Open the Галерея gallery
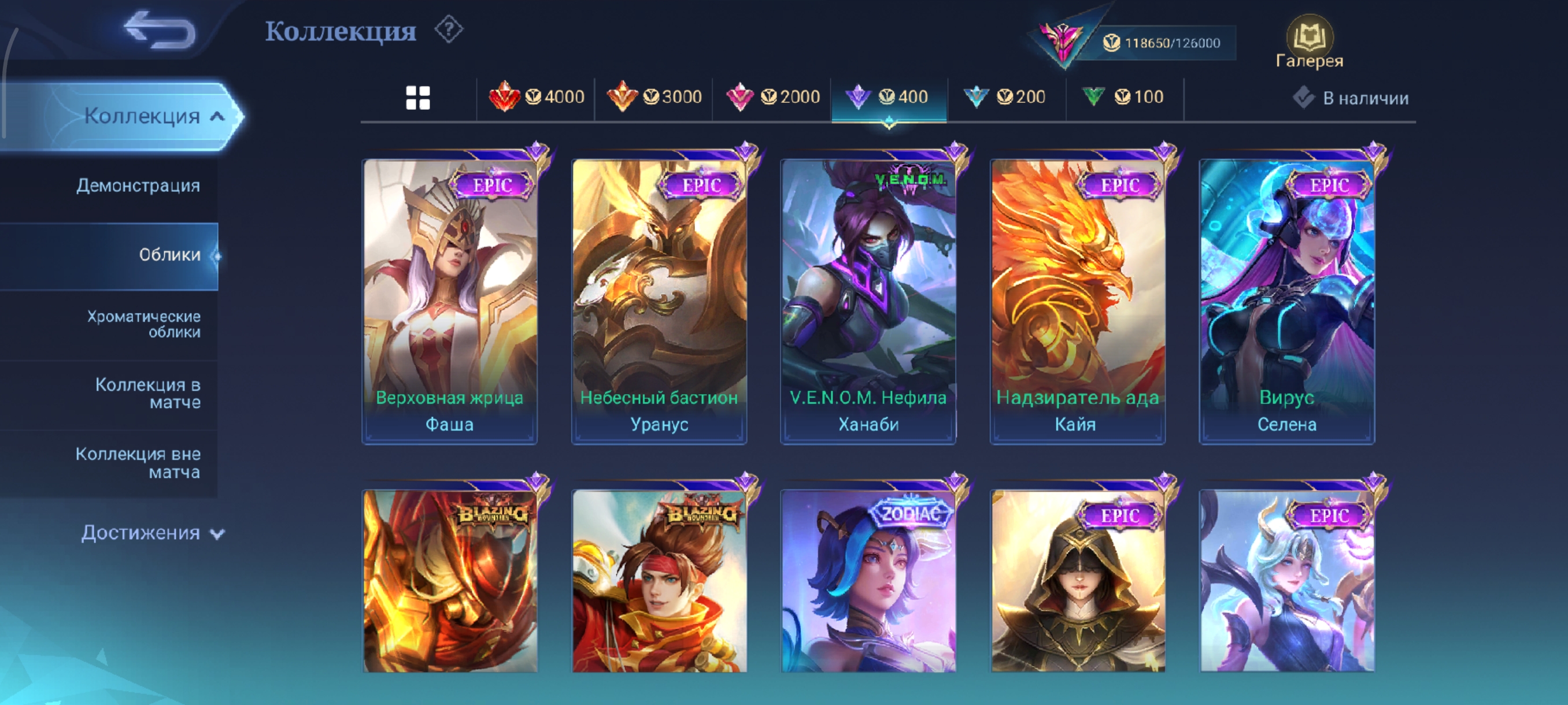The width and height of the screenshot is (1568, 705). [1310, 43]
